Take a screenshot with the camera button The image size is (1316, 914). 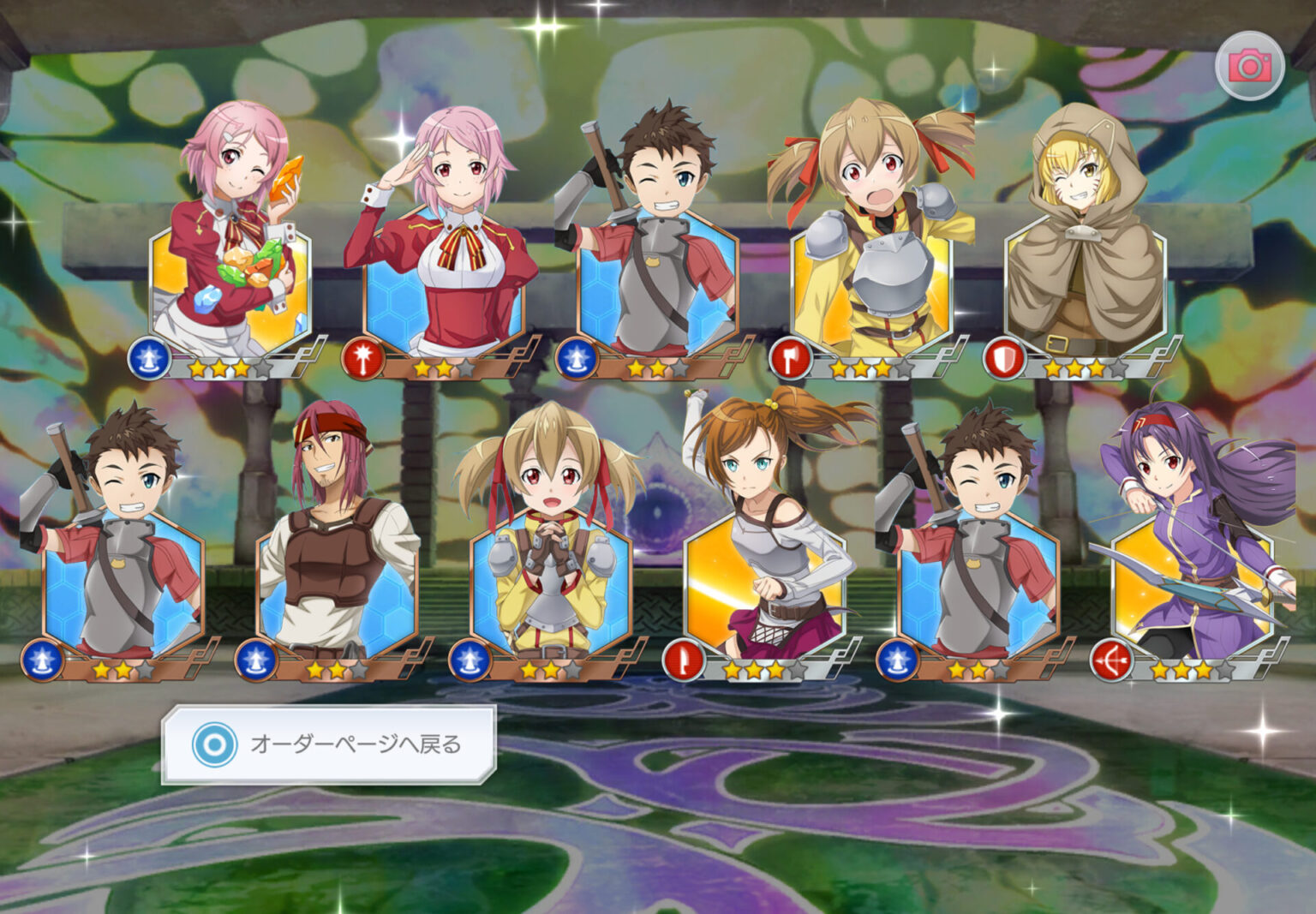(x=1249, y=66)
